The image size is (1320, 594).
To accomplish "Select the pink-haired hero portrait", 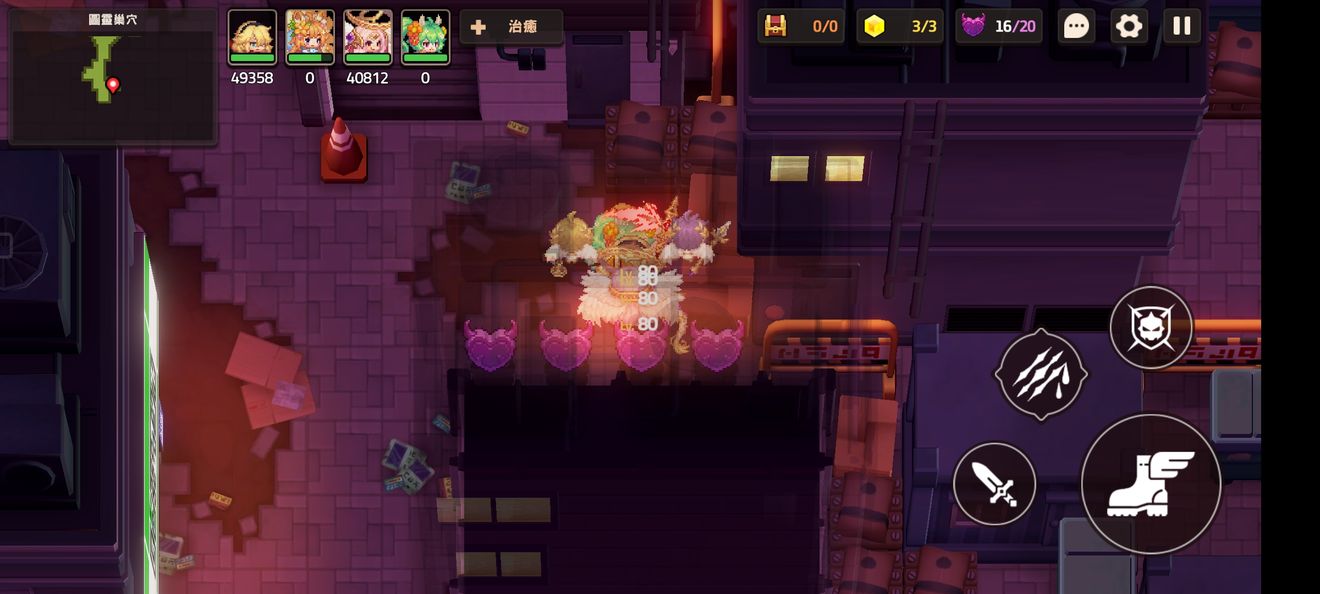I will (367, 38).
